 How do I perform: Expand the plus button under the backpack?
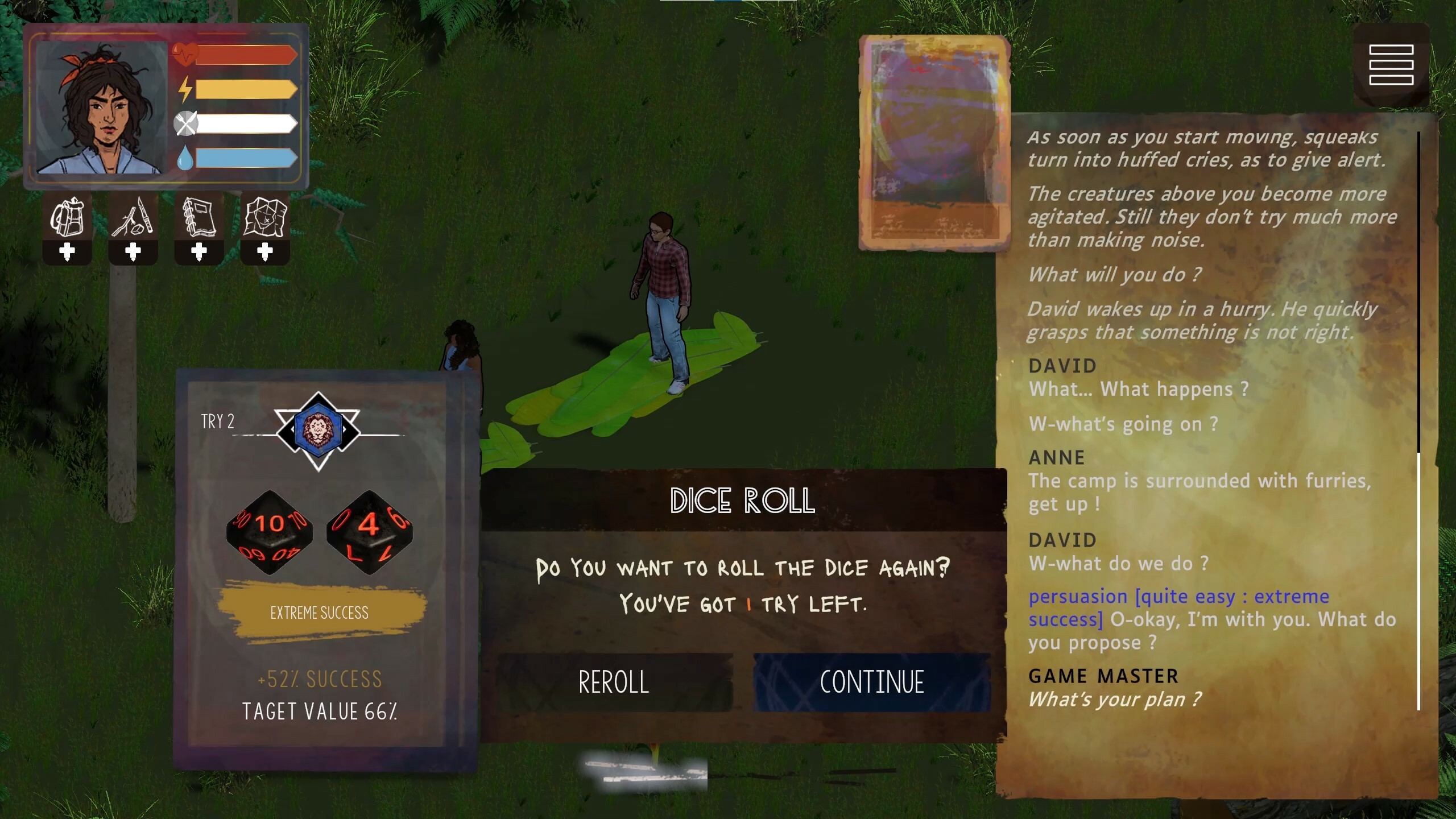[x=67, y=253]
